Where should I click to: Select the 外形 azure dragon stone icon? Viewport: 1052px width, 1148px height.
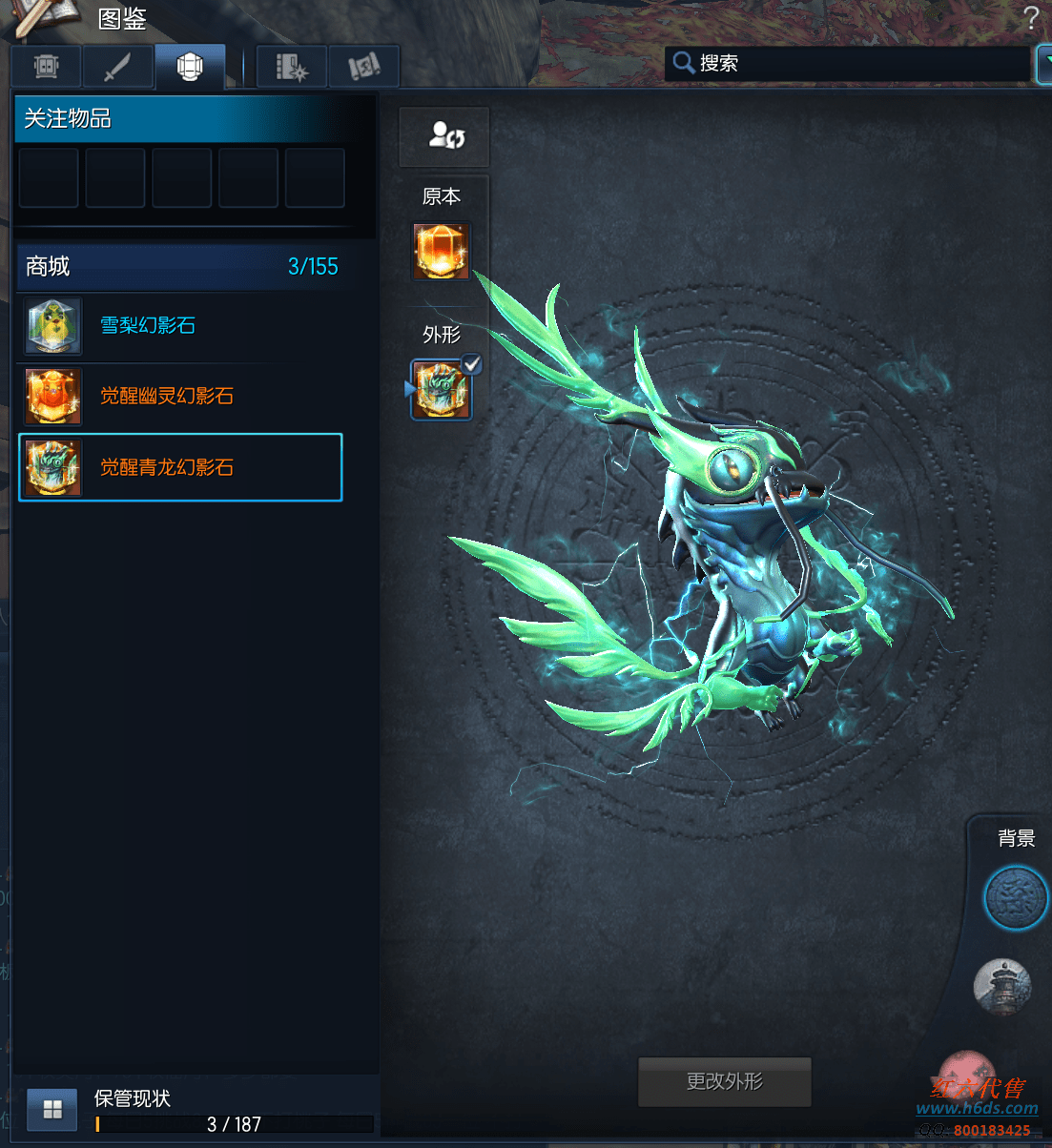tap(441, 389)
